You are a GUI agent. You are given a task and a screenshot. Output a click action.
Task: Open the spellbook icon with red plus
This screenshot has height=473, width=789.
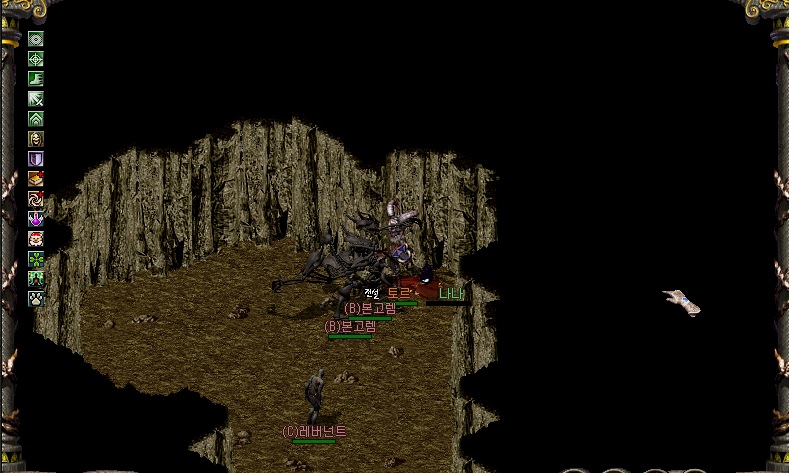click(x=36, y=179)
